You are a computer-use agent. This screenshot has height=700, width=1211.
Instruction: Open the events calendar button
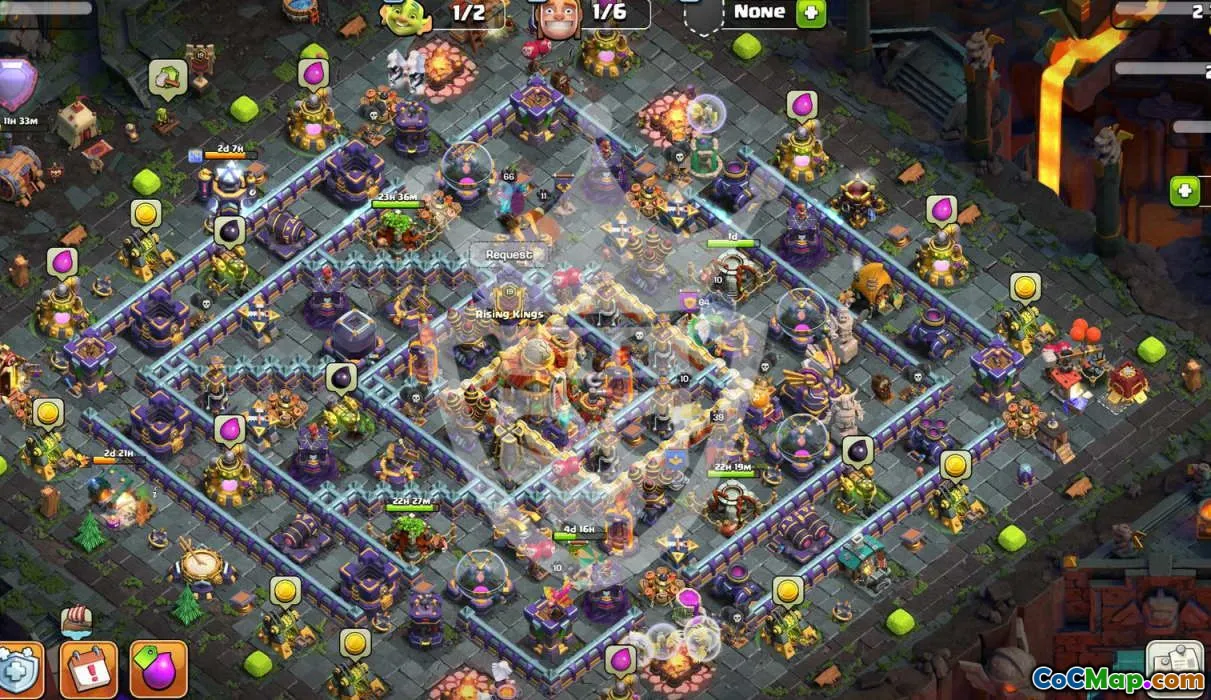point(88,669)
